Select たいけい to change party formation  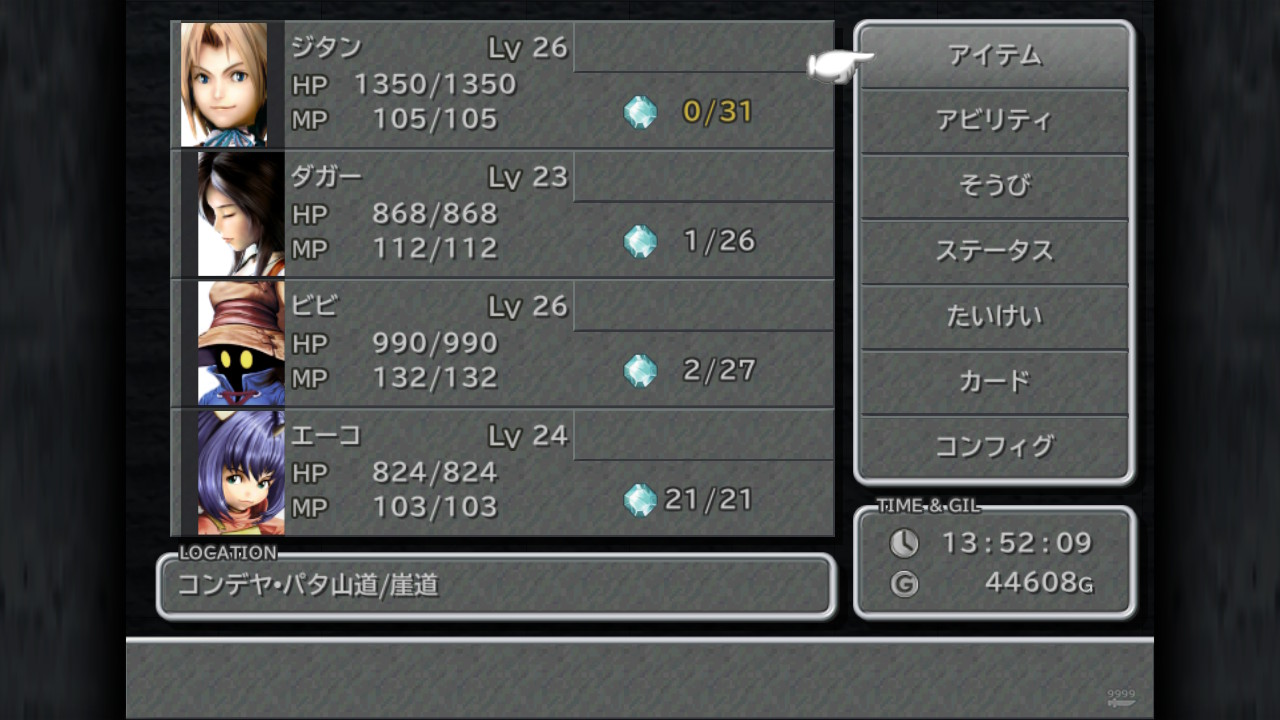pyautogui.click(x=995, y=316)
